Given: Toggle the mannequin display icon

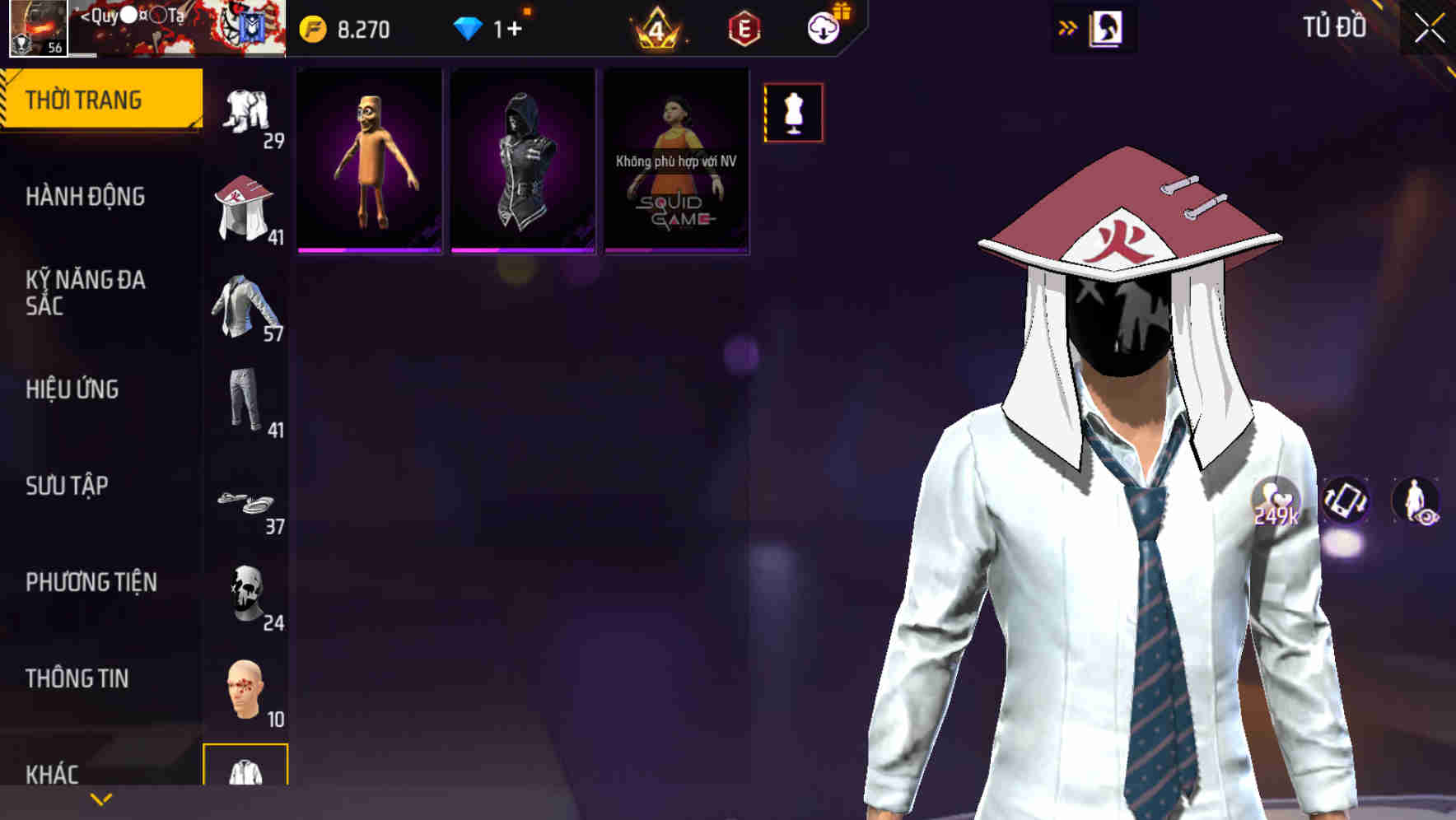Looking at the screenshot, I should [x=793, y=114].
